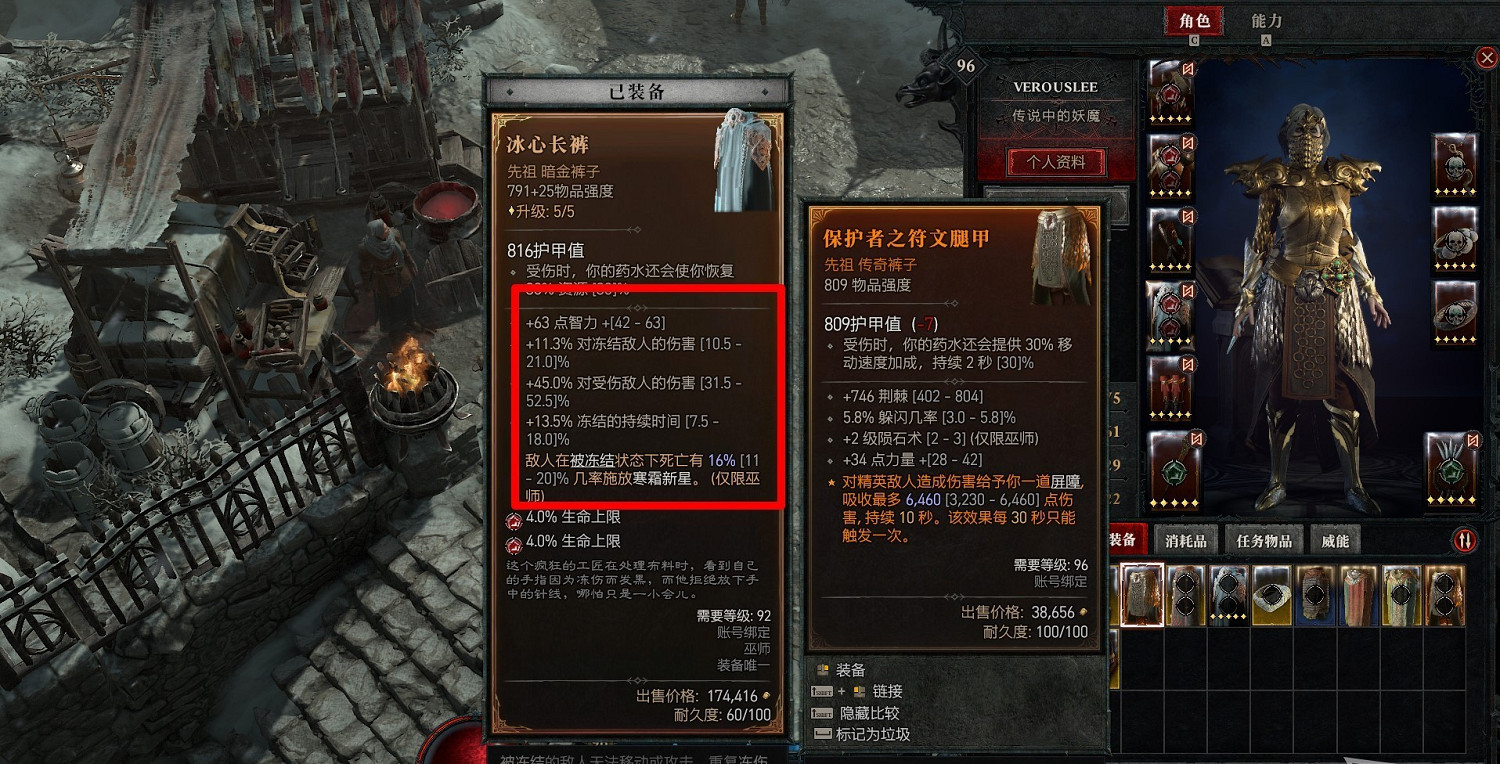The height and width of the screenshot is (764, 1500).
Task: Click the boots slot at the column bottom
Action: [1172, 387]
